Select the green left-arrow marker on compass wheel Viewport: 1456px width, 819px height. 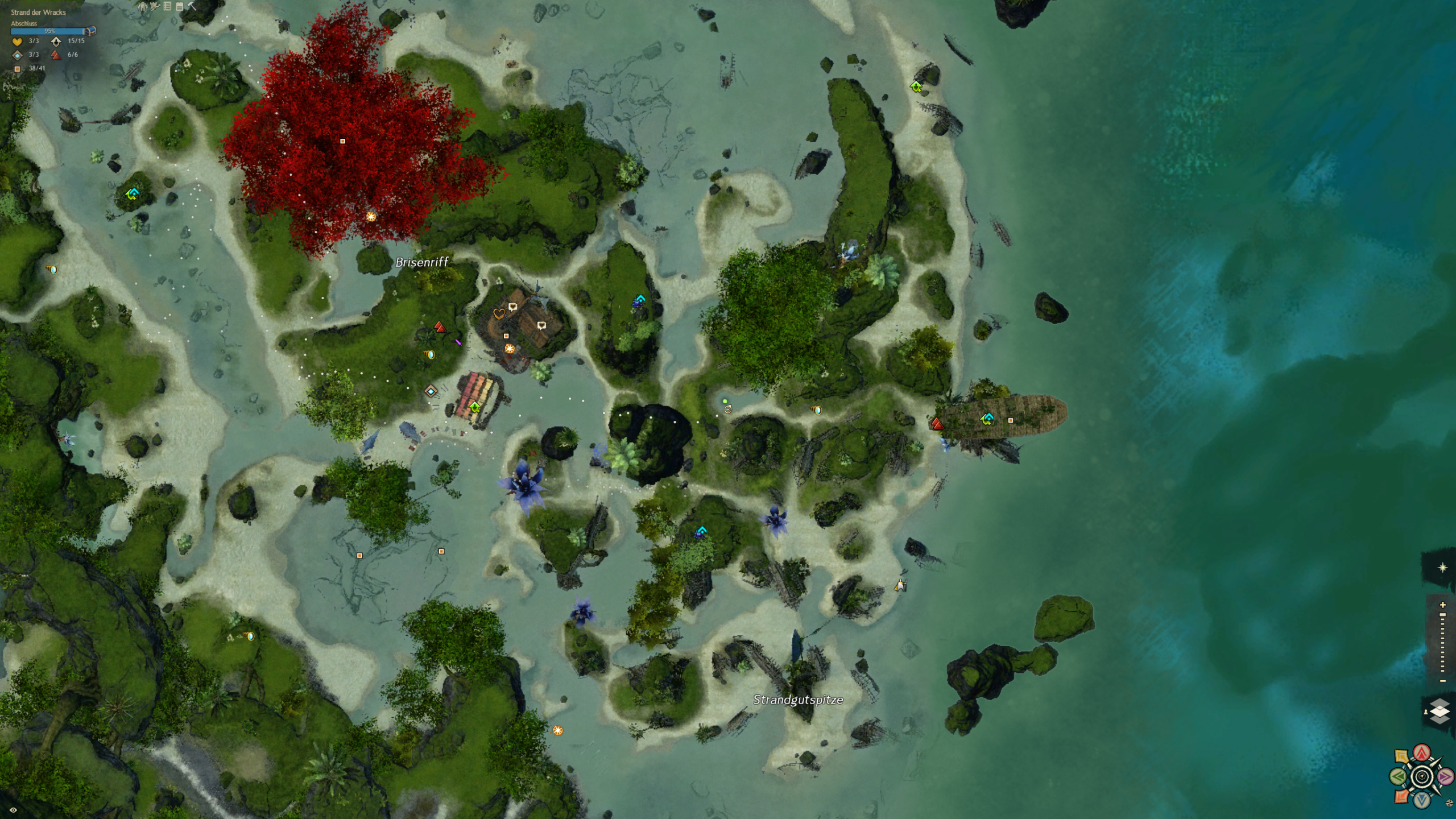pos(1399,776)
